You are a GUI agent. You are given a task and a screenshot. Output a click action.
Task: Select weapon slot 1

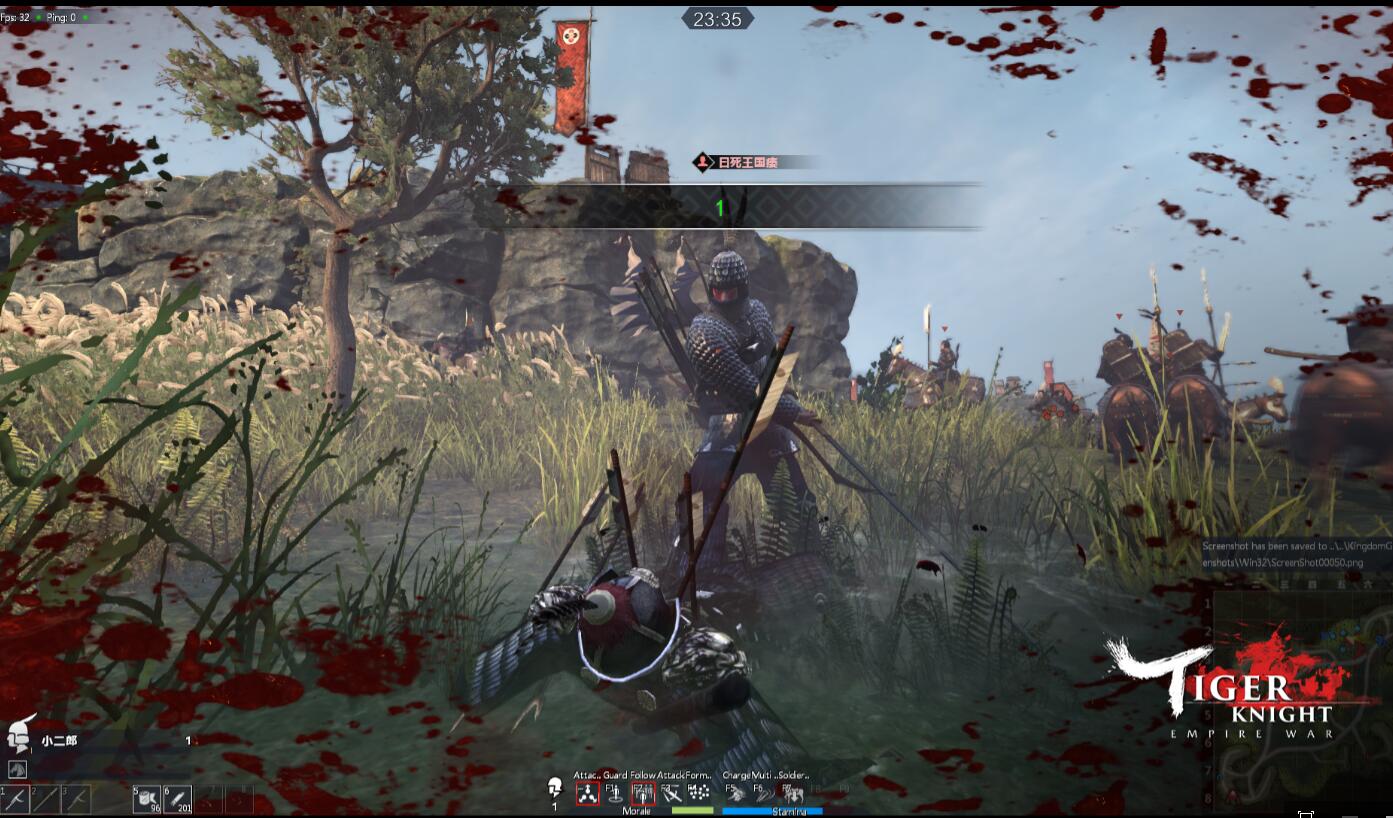point(17,799)
